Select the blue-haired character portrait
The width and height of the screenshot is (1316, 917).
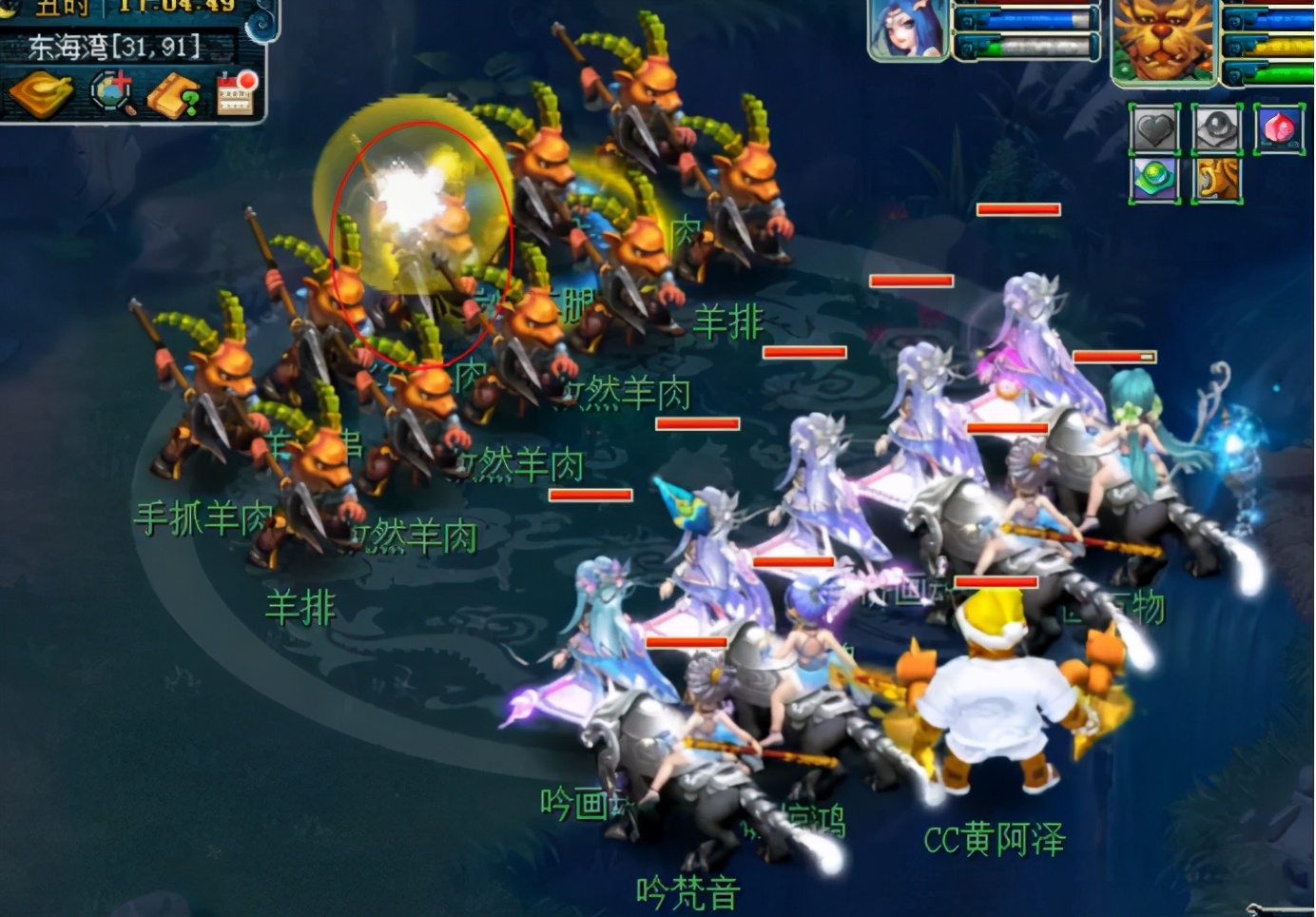(x=908, y=29)
